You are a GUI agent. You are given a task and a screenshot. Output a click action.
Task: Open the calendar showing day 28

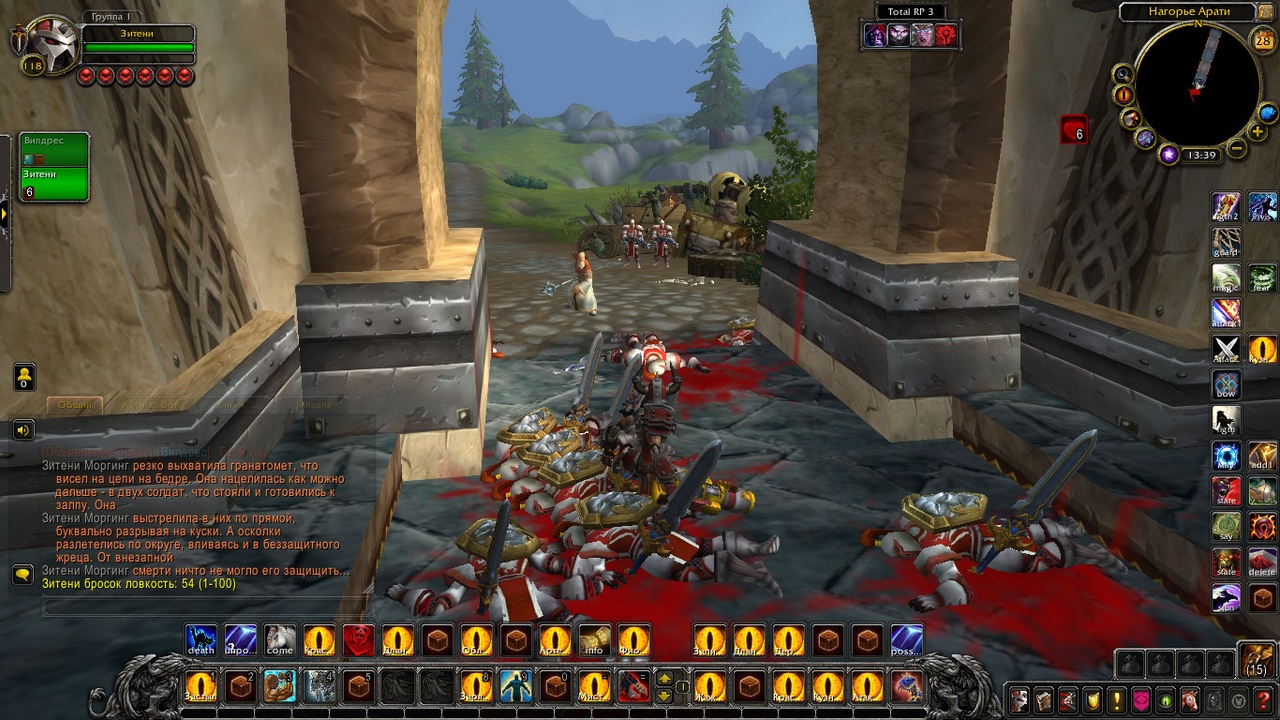[x=1263, y=41]
